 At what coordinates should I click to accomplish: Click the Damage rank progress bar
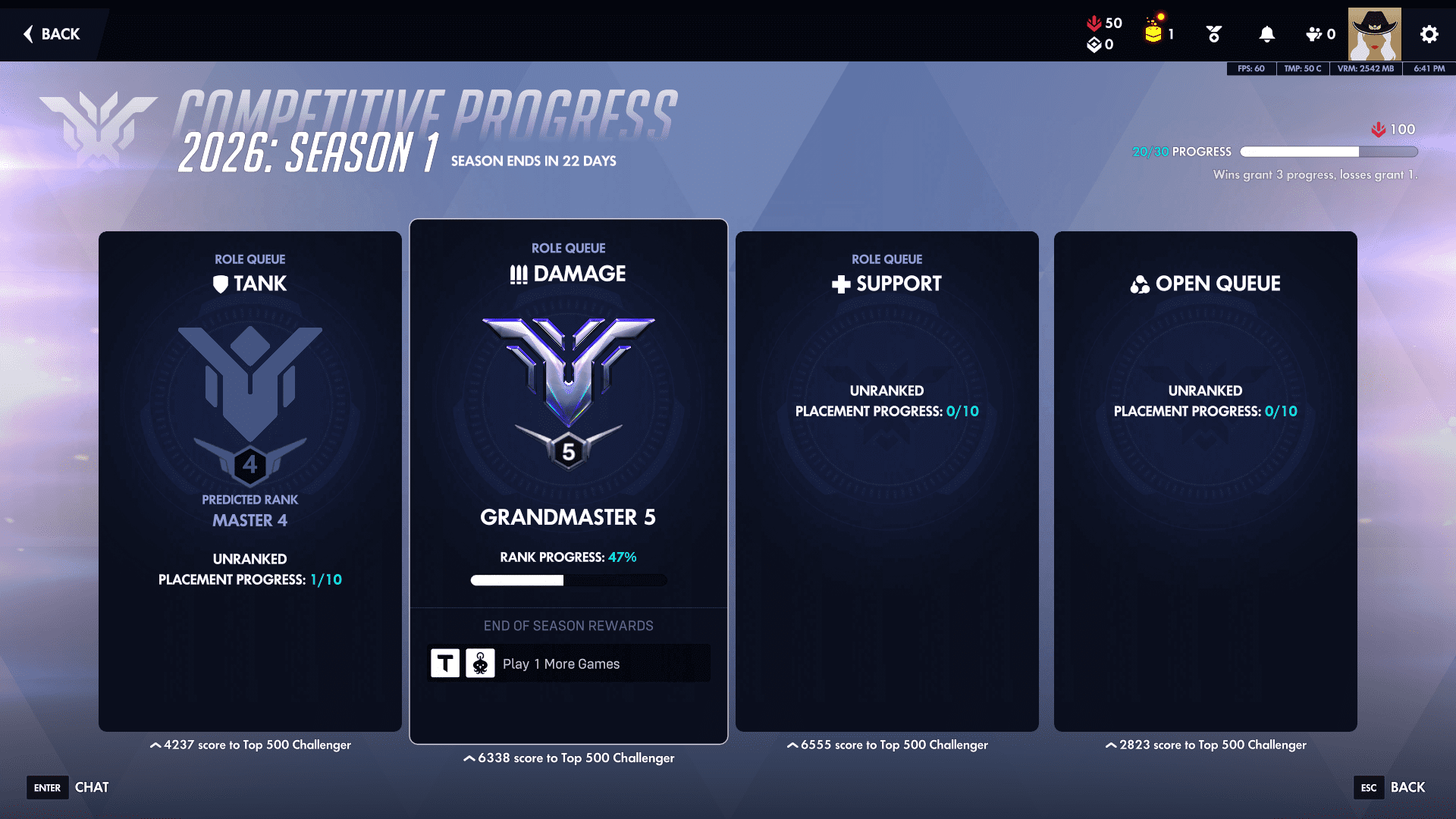click(568, 580)
